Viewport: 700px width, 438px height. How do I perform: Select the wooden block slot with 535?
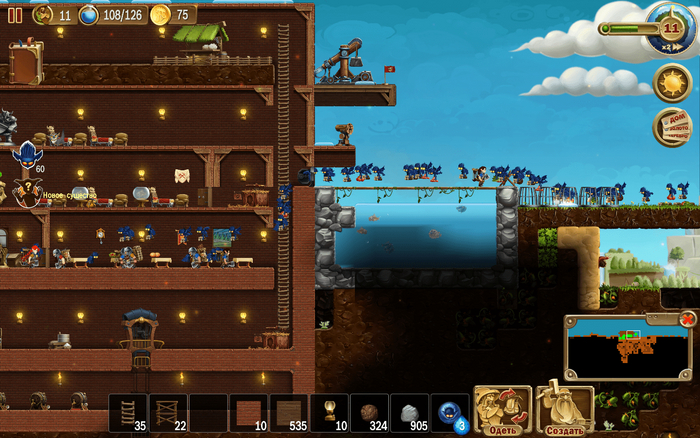pyautogui.click(x=289, y=412)
